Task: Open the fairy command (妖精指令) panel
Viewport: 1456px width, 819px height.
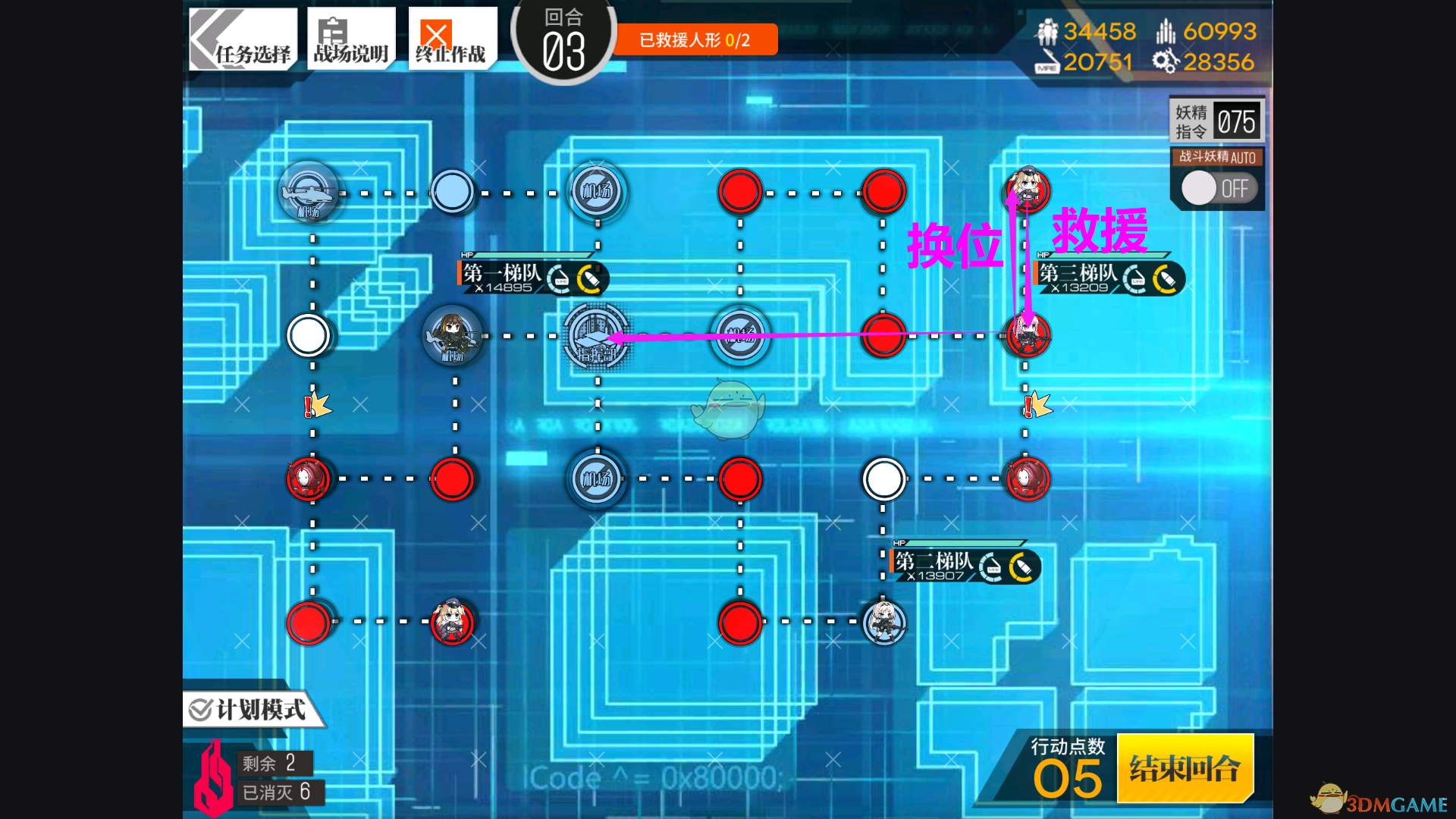Action: pyautogui.click(x=1216, y=121)
